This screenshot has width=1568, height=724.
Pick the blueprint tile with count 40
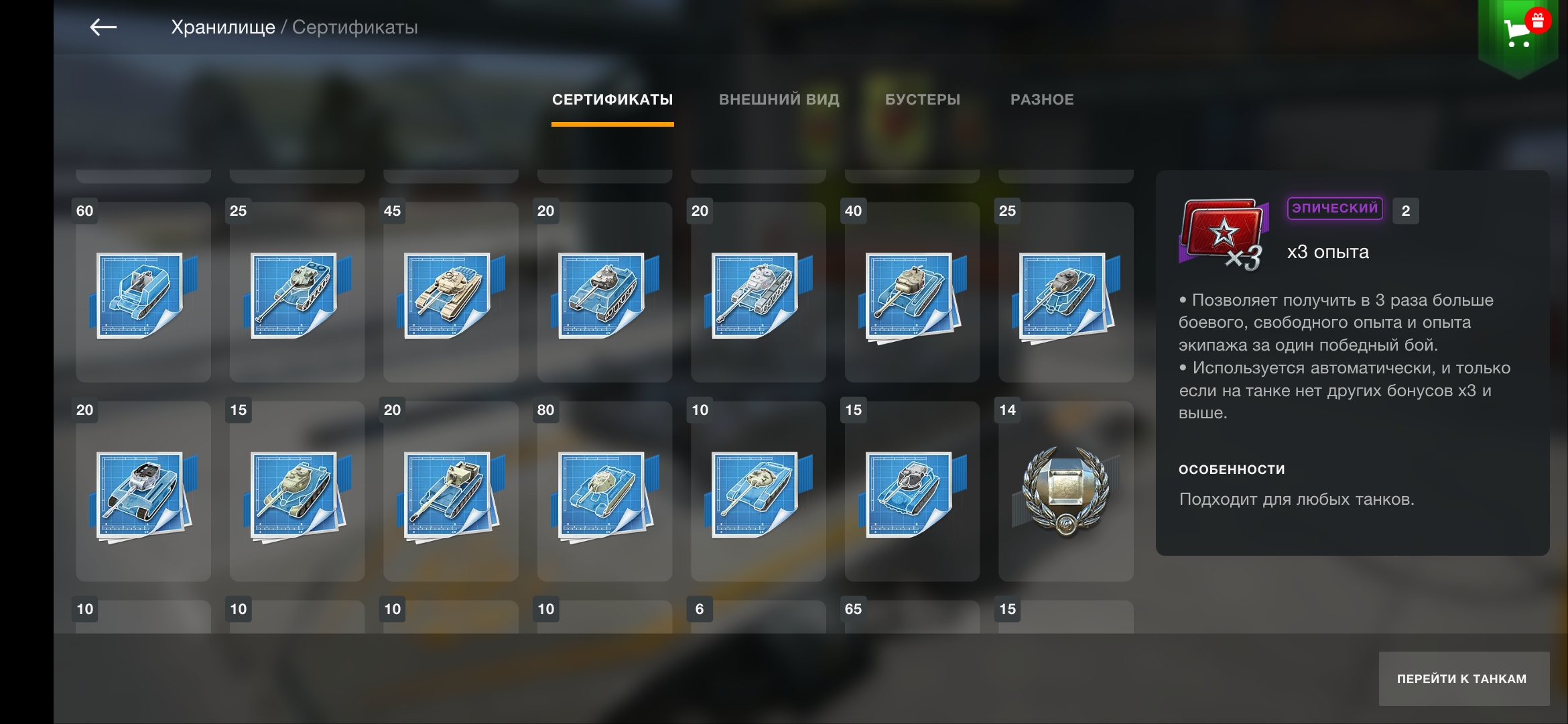(x=912, y=292)
